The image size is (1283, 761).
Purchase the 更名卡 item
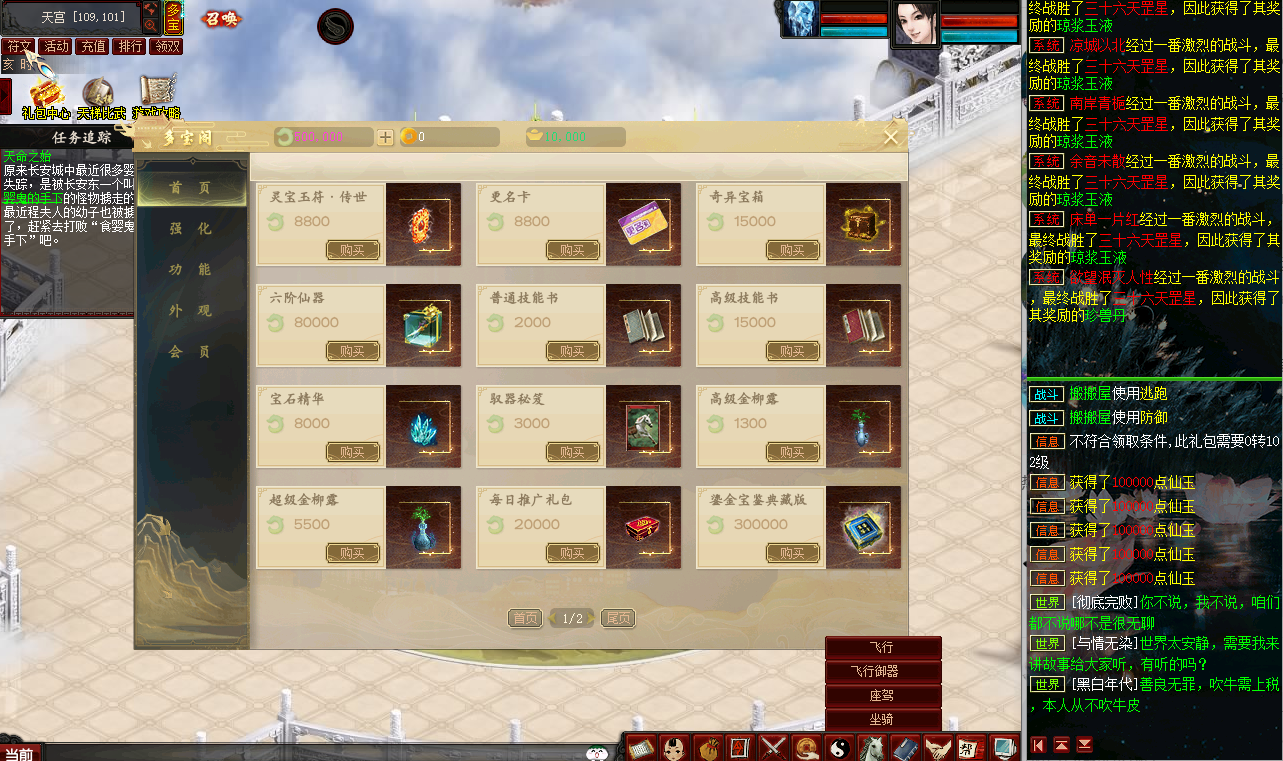[571, 249]
